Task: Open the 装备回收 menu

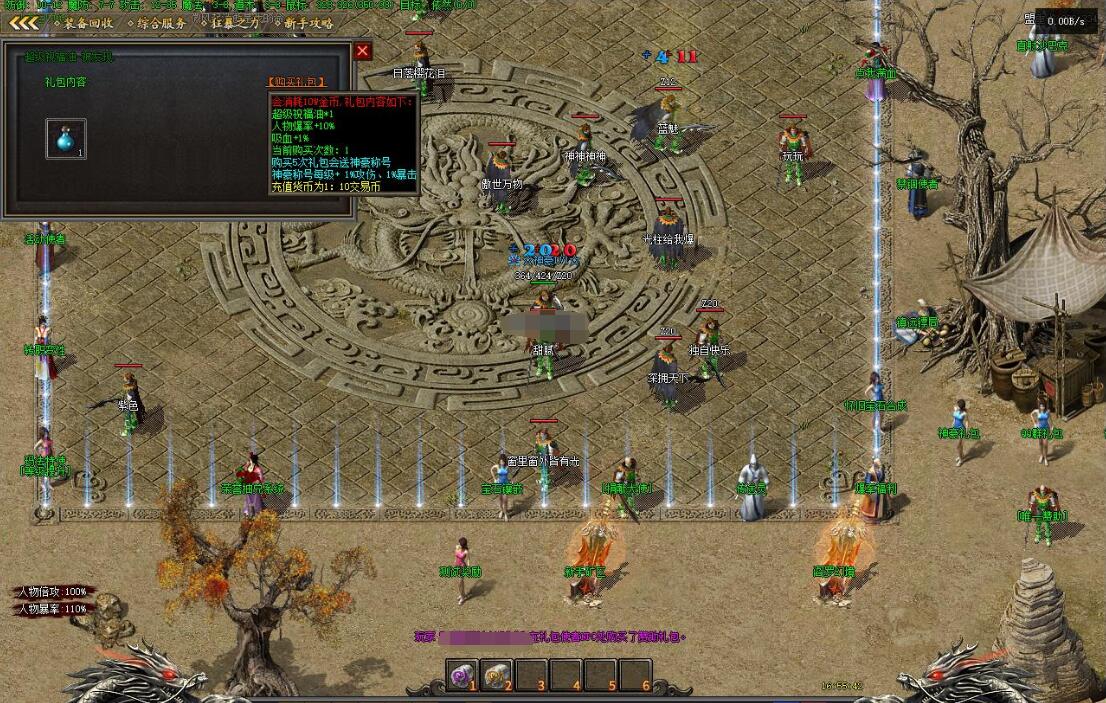Action: click(88, 23)
